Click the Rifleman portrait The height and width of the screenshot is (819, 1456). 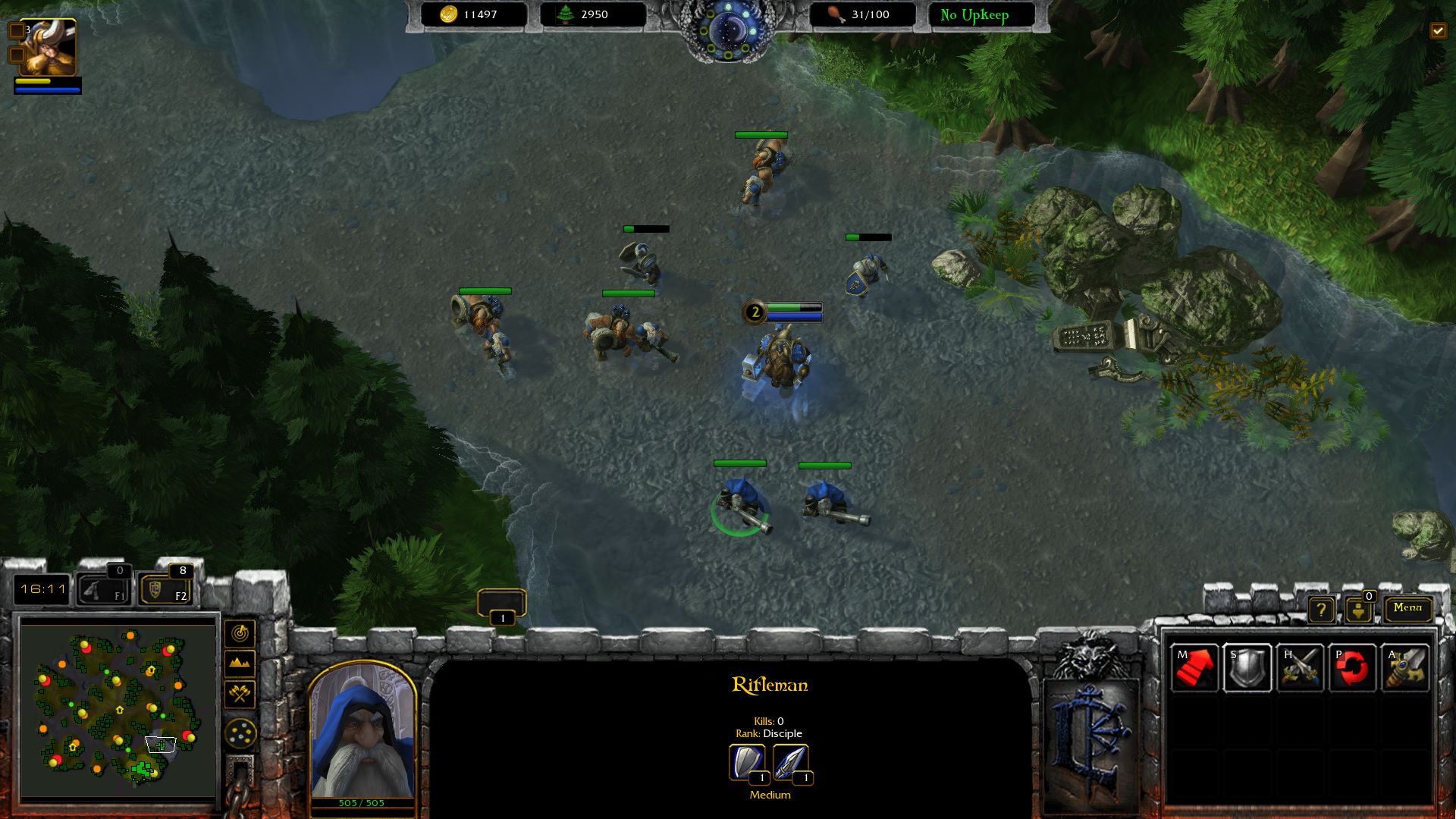point(362,732)
